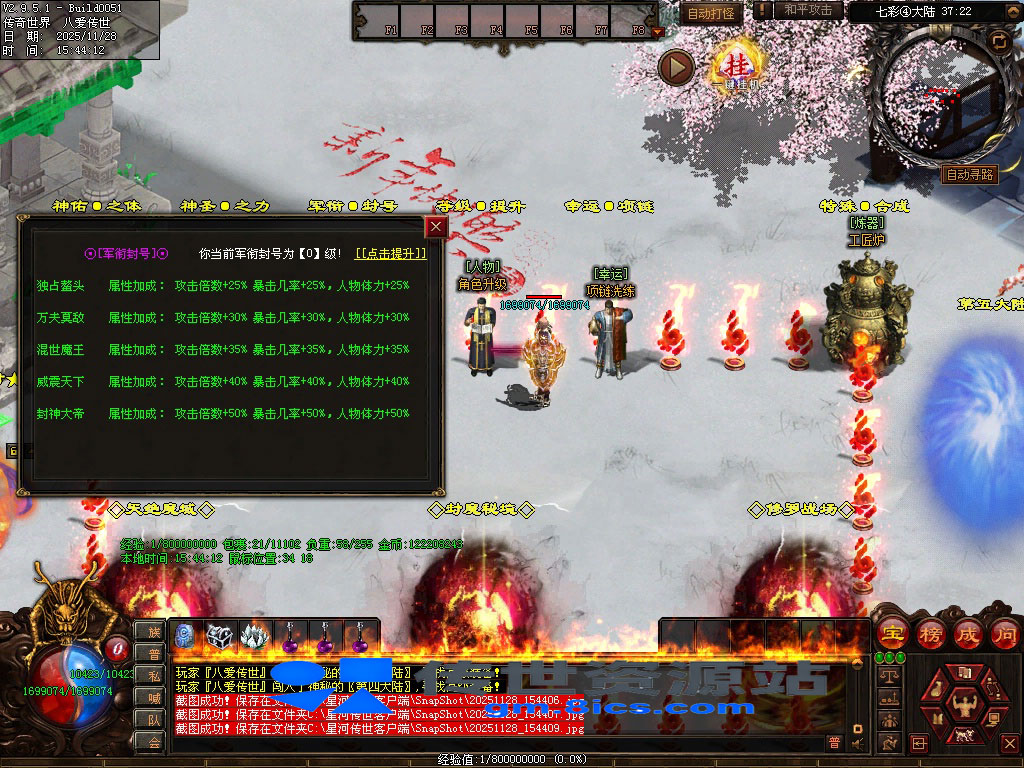The image size is (1024, 768).
Task: Click the minimap refresh arrows button
Action: [999, 40]
